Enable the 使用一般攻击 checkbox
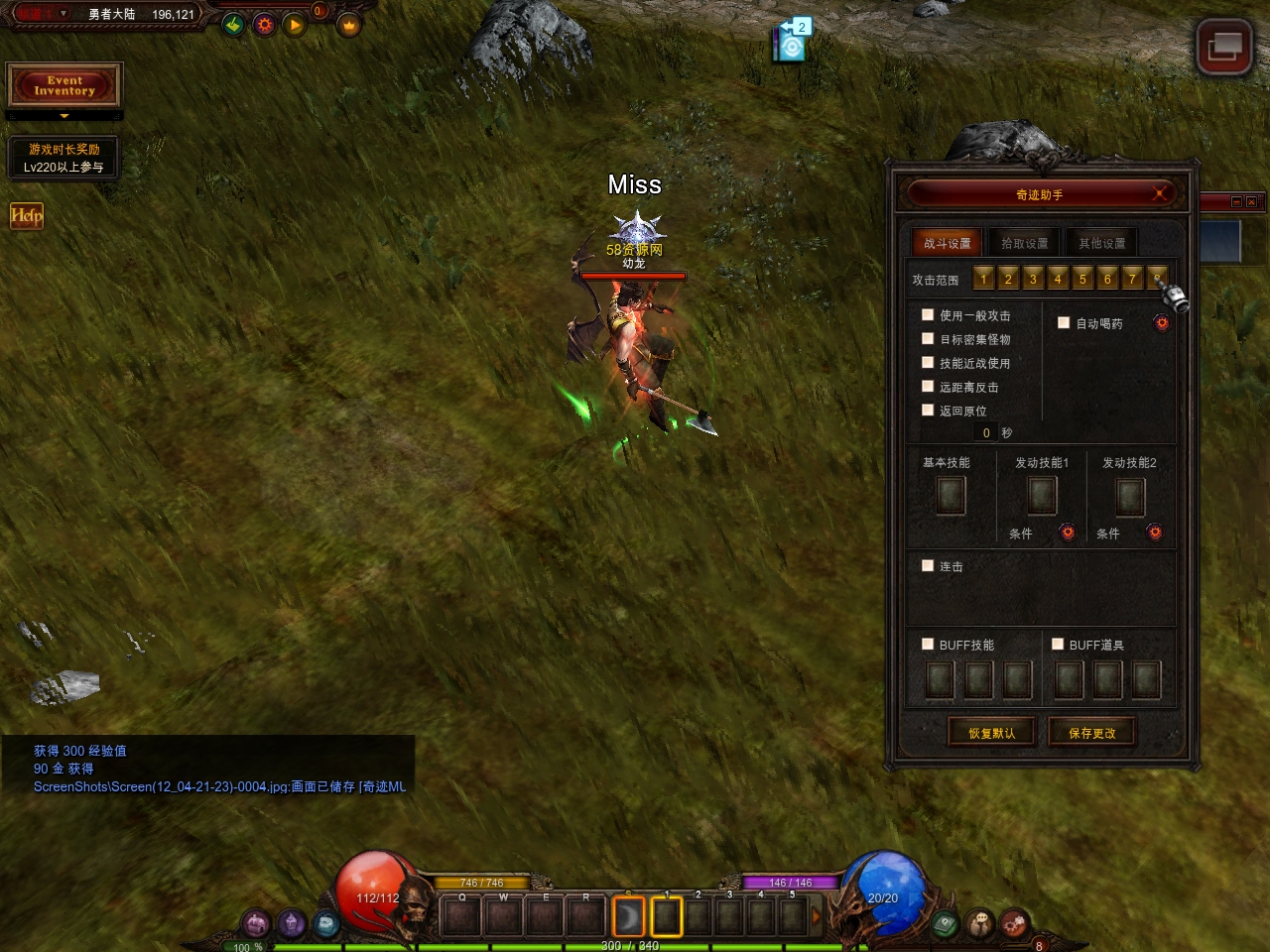1270x952 pixels. point(928,315)
